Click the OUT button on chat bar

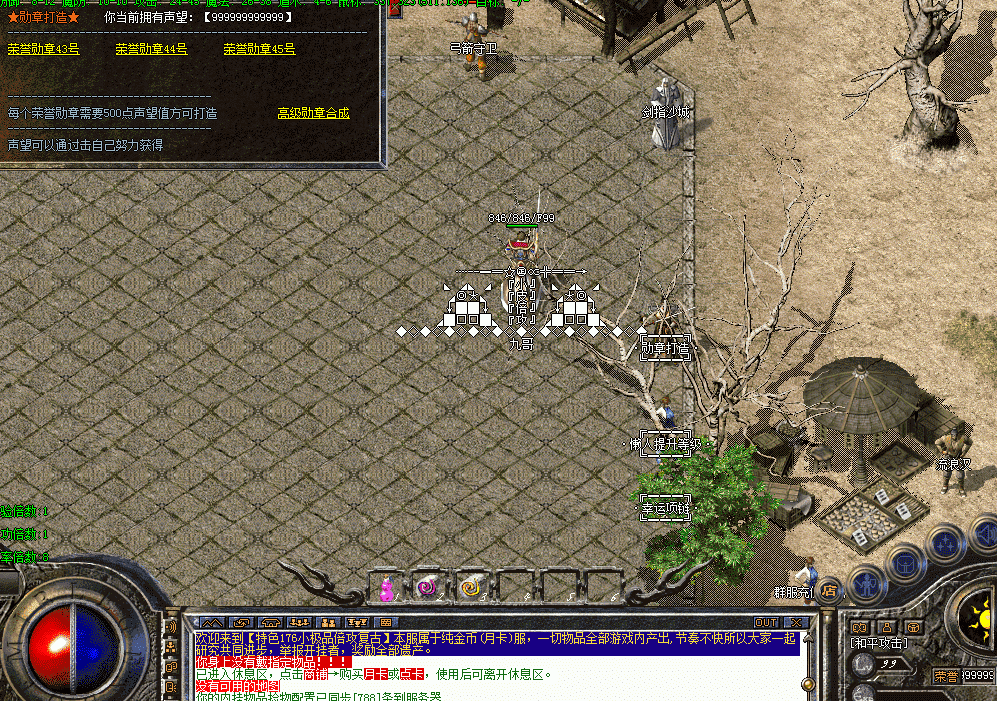[766, 622]
